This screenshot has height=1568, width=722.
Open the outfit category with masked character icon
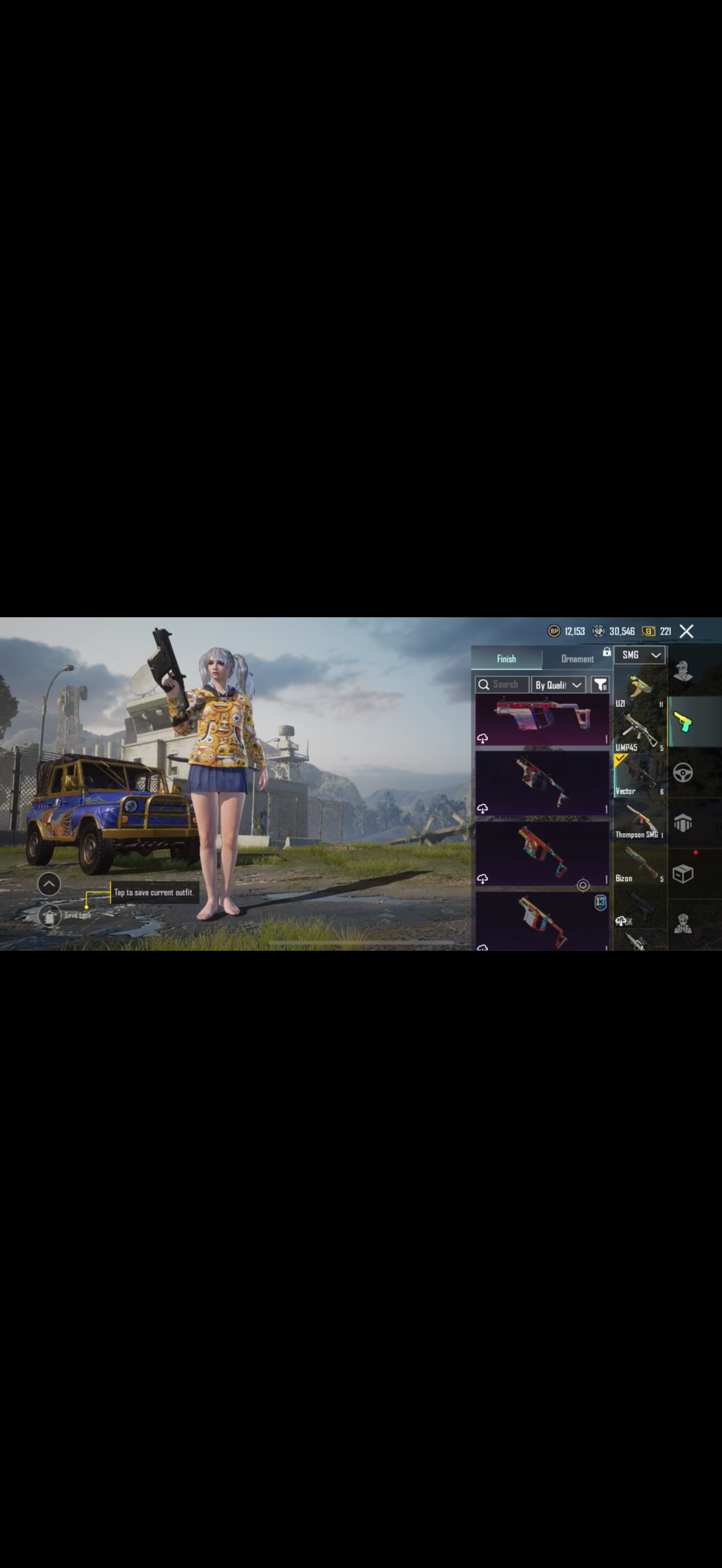pos(683,671)
